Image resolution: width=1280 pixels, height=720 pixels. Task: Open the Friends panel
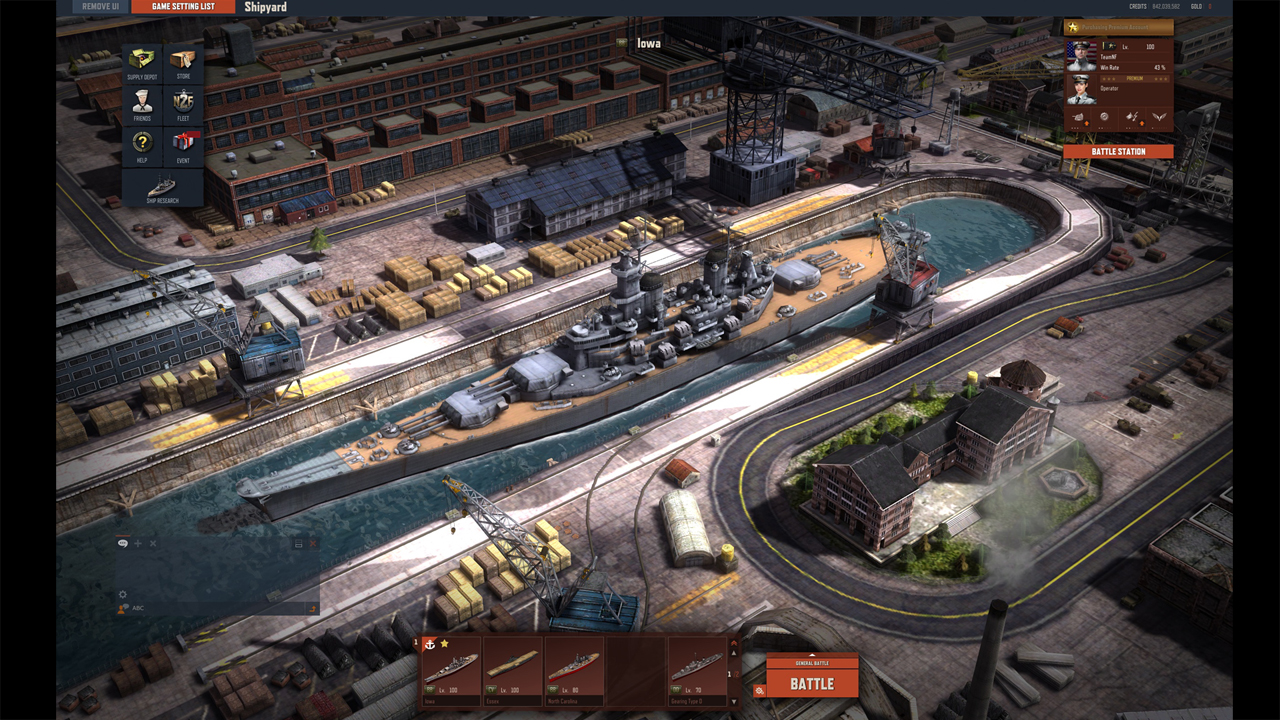pos(140,106)
